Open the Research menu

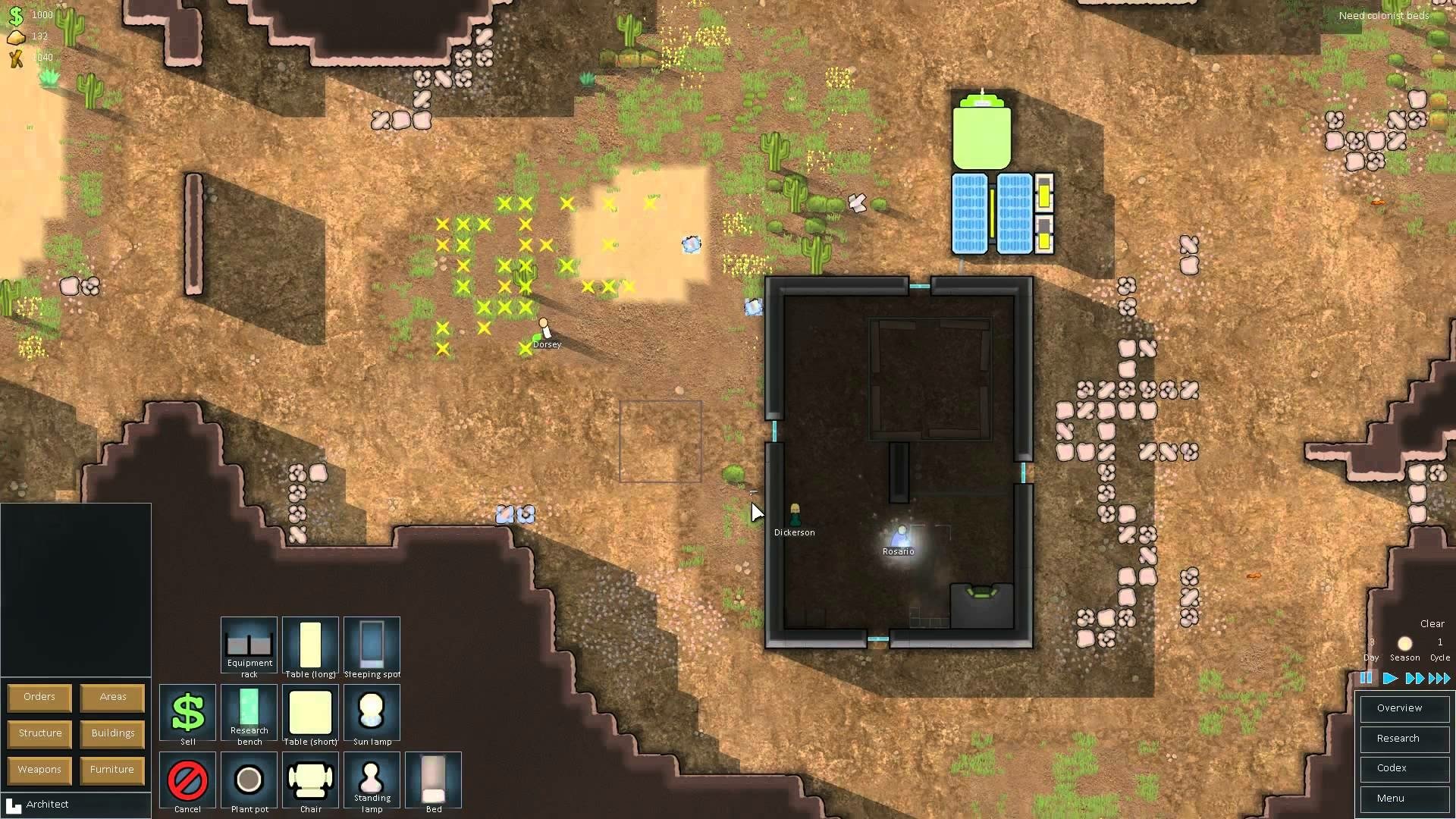tap(1404, 738)
